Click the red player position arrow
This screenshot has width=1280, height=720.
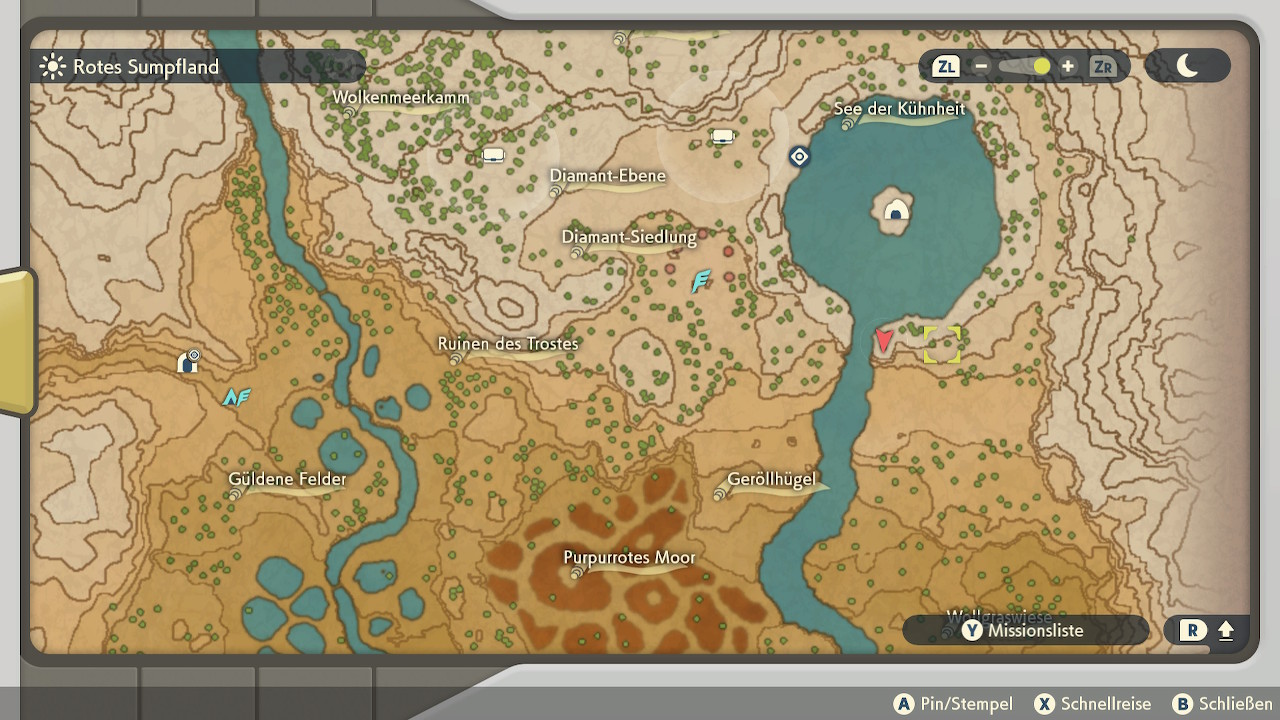coord(884,340)
